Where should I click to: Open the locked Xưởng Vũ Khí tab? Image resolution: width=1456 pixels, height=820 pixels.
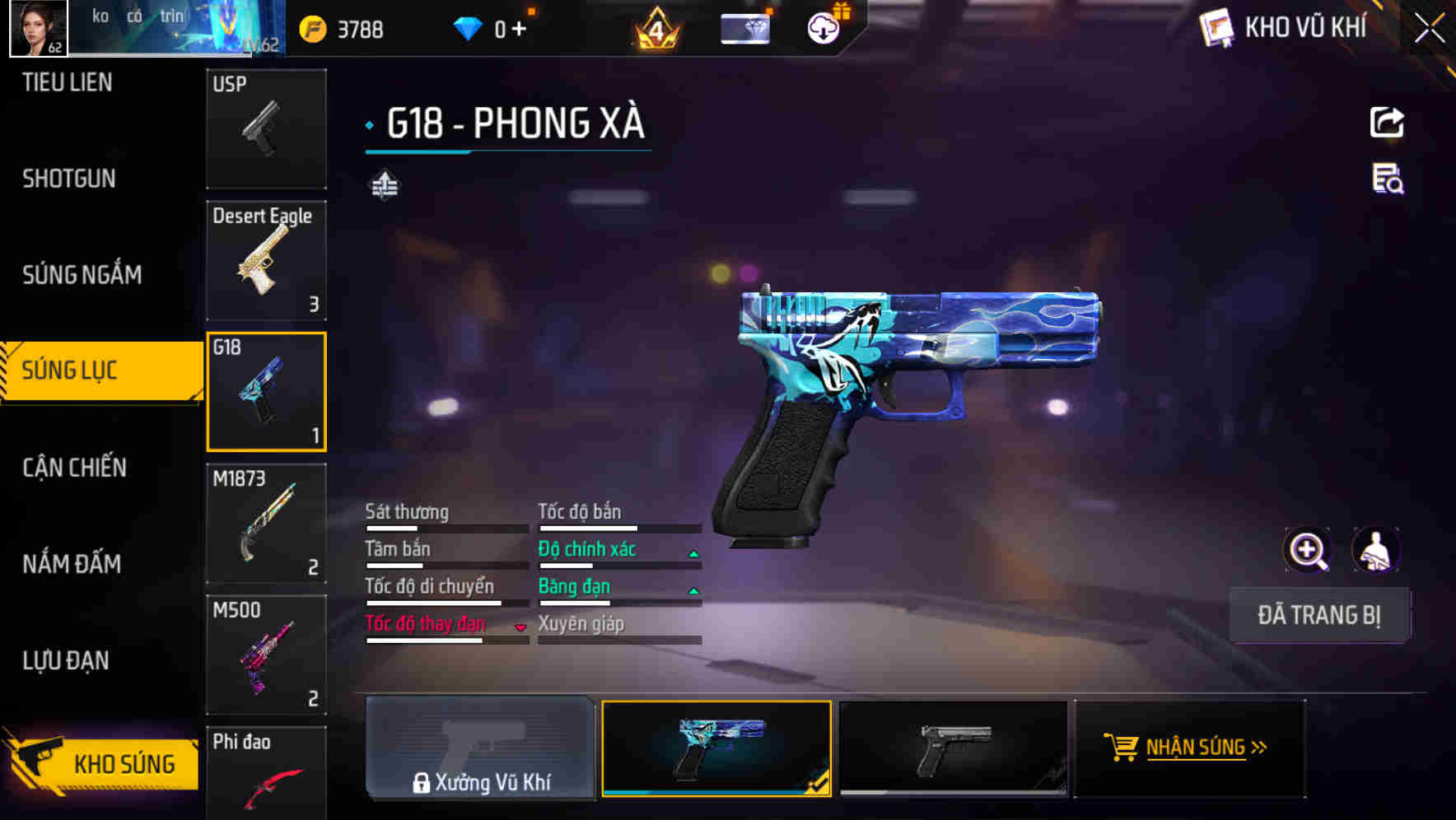pos(480,751)
